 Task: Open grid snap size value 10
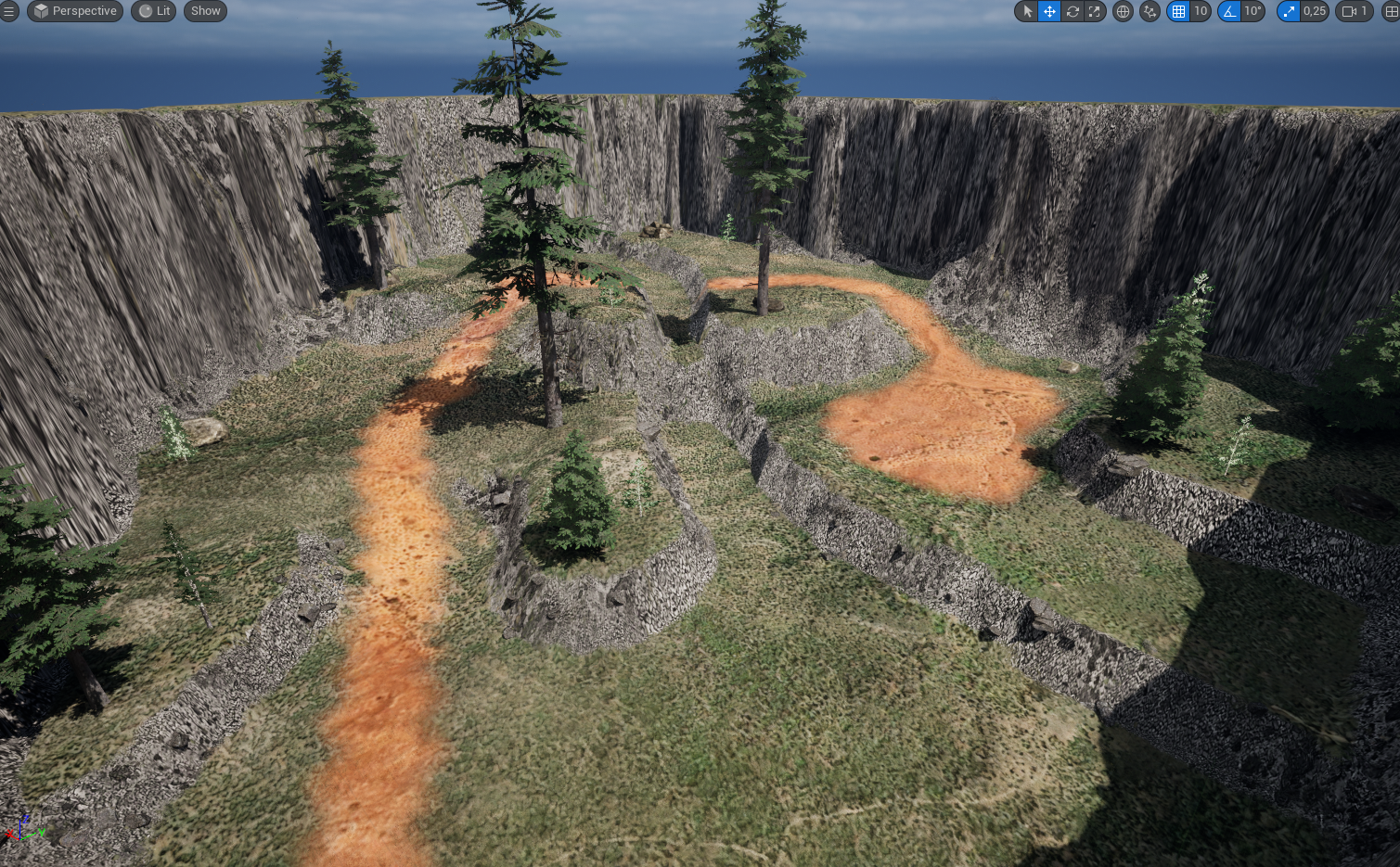pos(1201,11)
